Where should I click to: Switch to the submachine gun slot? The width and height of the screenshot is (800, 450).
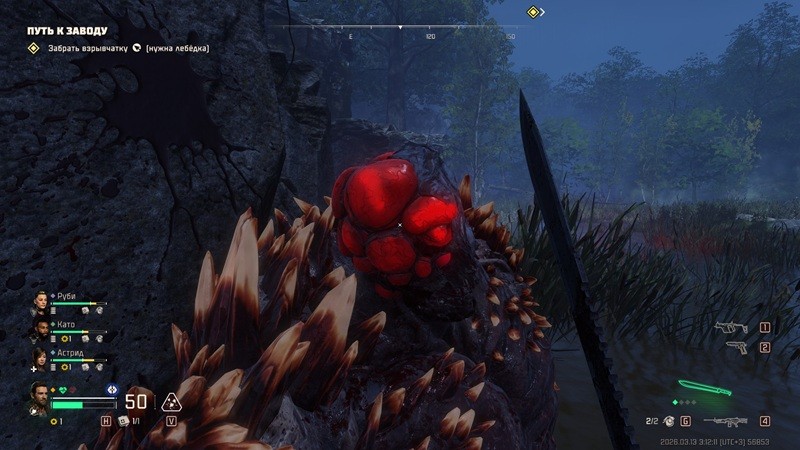tap(732, 327)
